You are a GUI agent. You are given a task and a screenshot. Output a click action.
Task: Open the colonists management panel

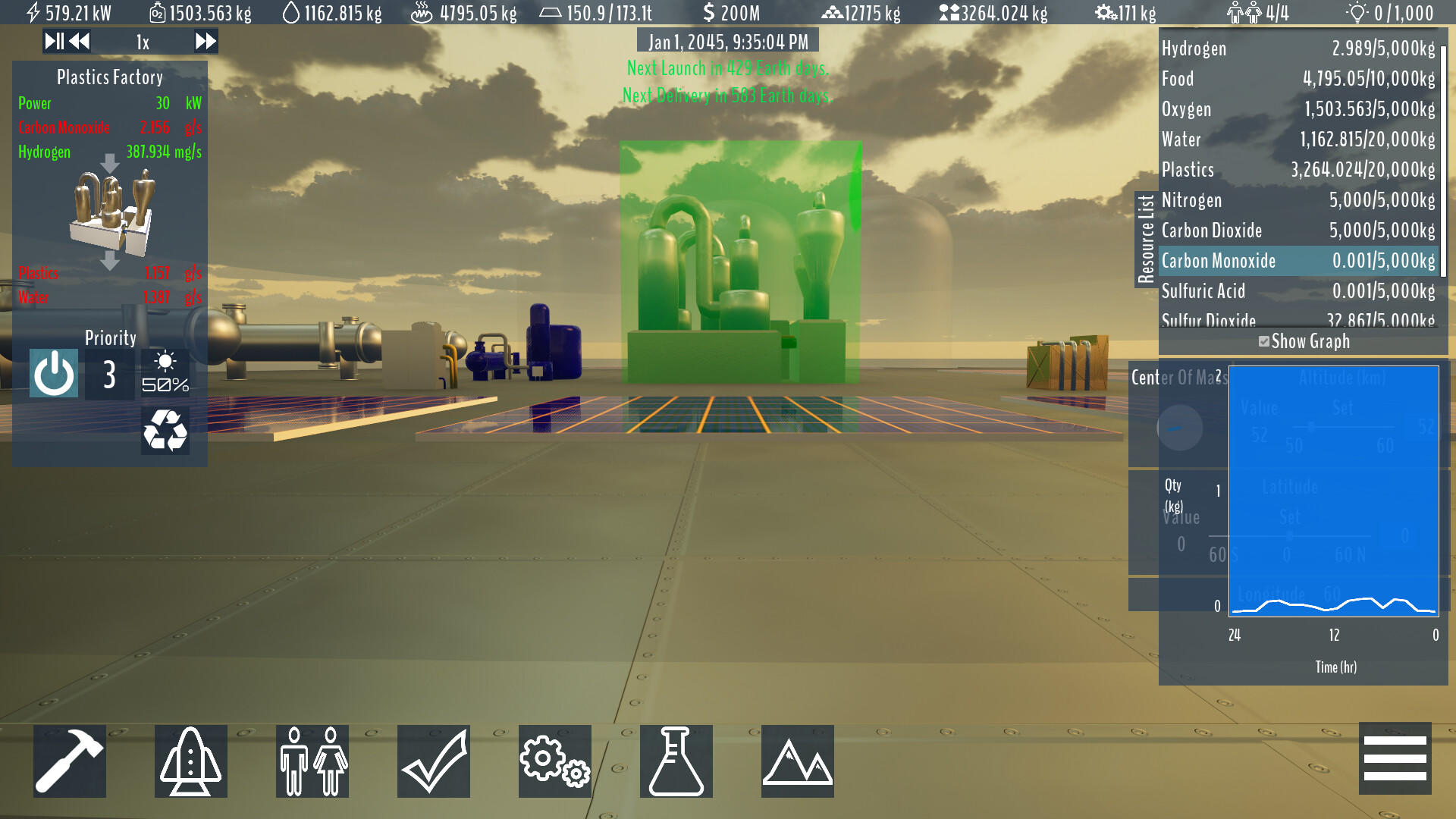coord(312,761)
